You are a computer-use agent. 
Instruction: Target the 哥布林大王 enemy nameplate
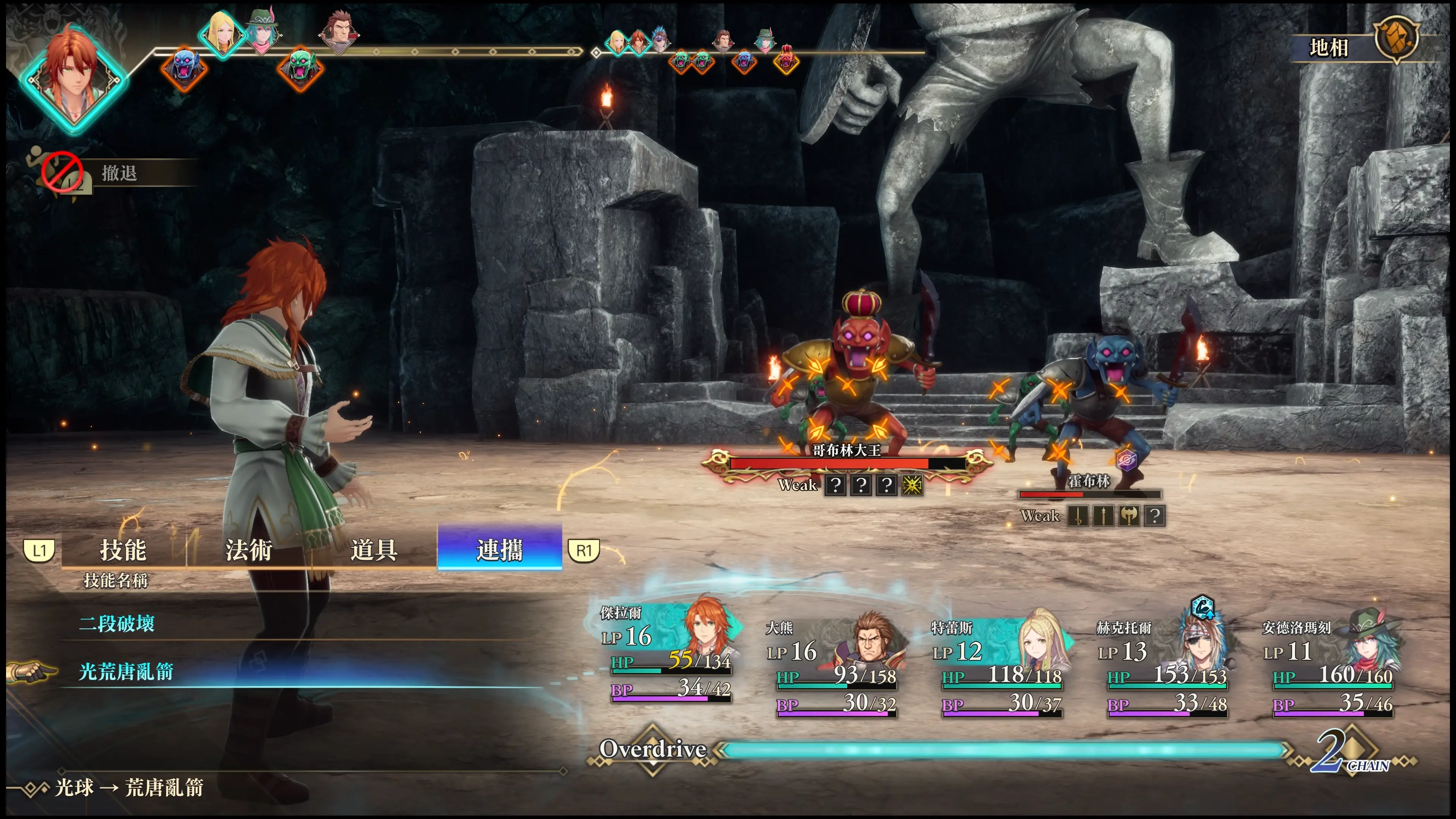point(846,450)
